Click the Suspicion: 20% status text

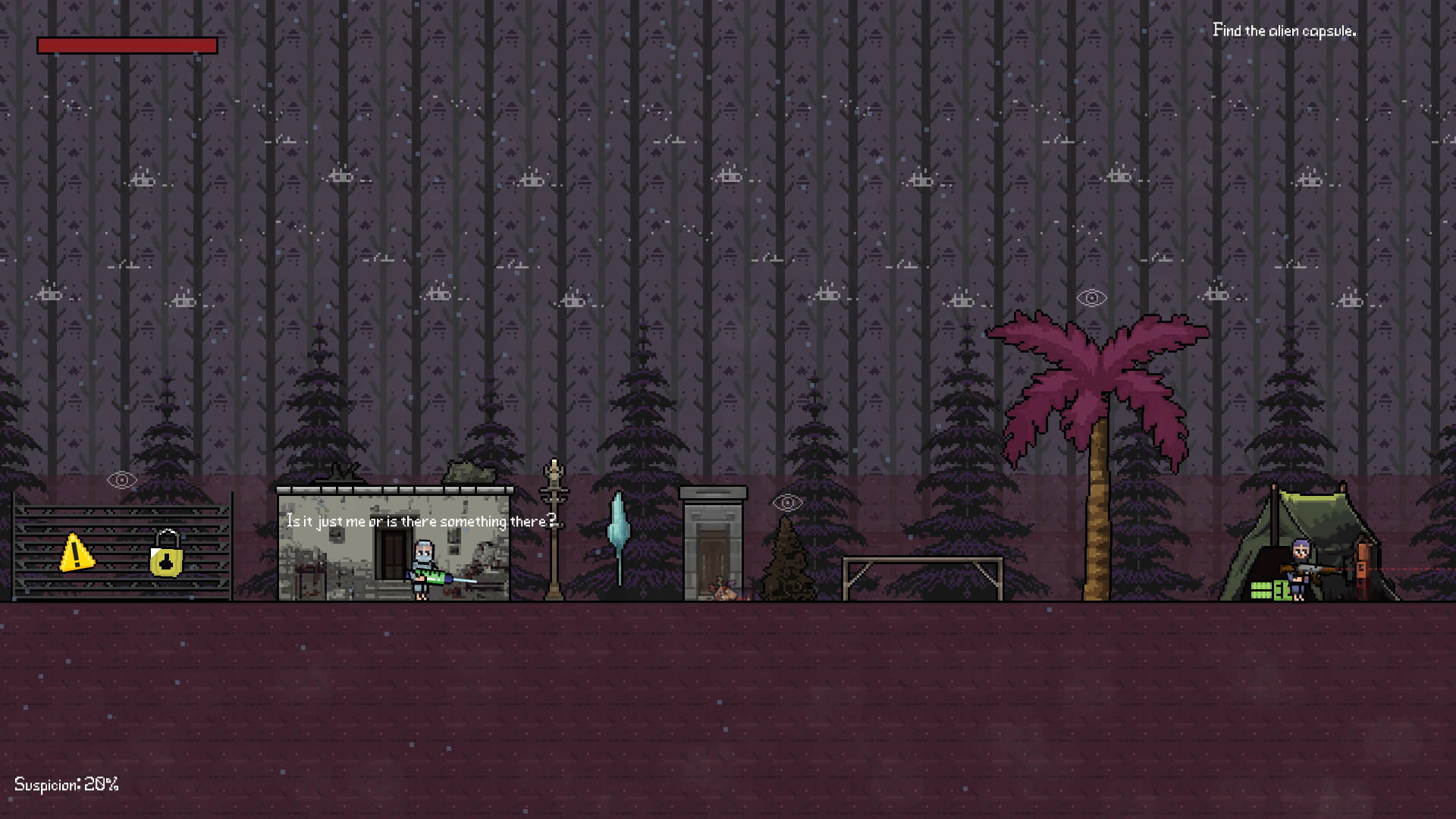coord(67,784)
